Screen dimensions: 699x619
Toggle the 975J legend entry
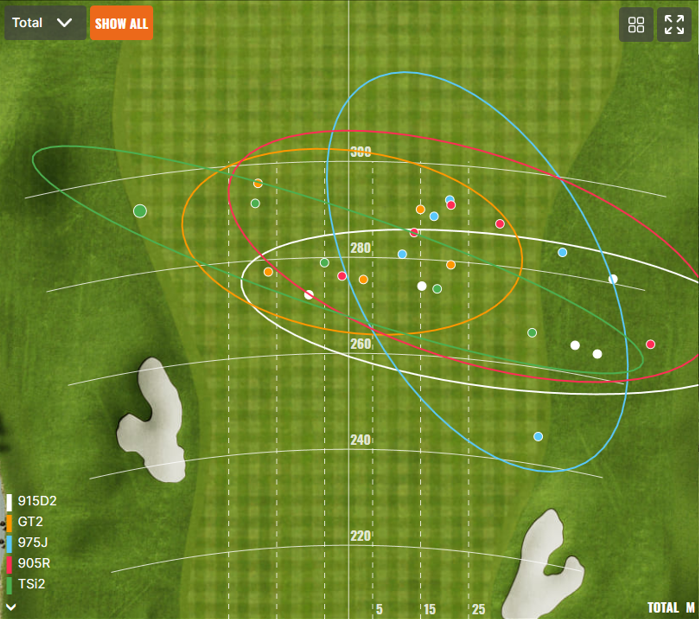click(31, 543)
